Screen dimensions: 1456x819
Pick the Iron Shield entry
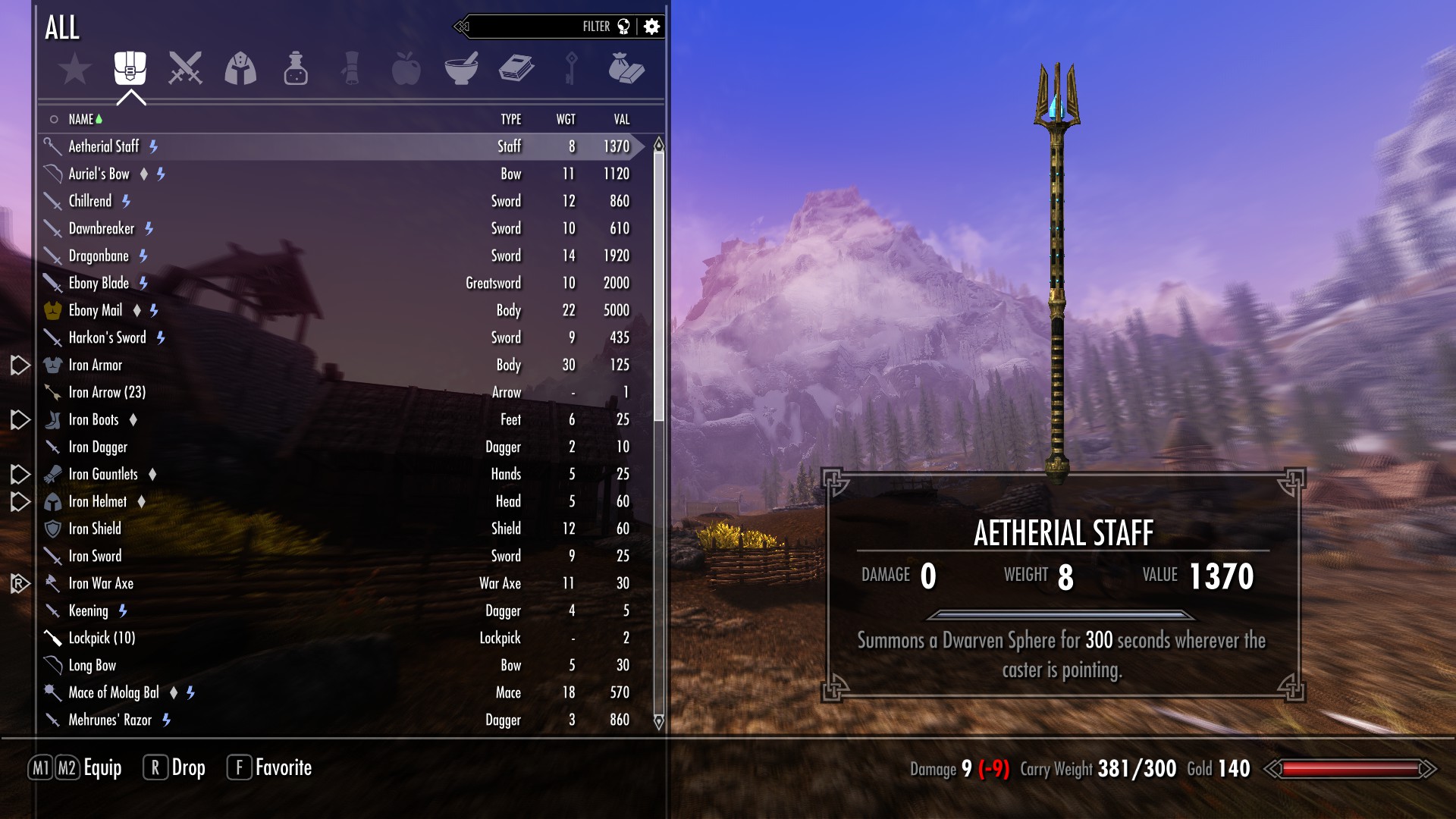click(x=95, y=529)
